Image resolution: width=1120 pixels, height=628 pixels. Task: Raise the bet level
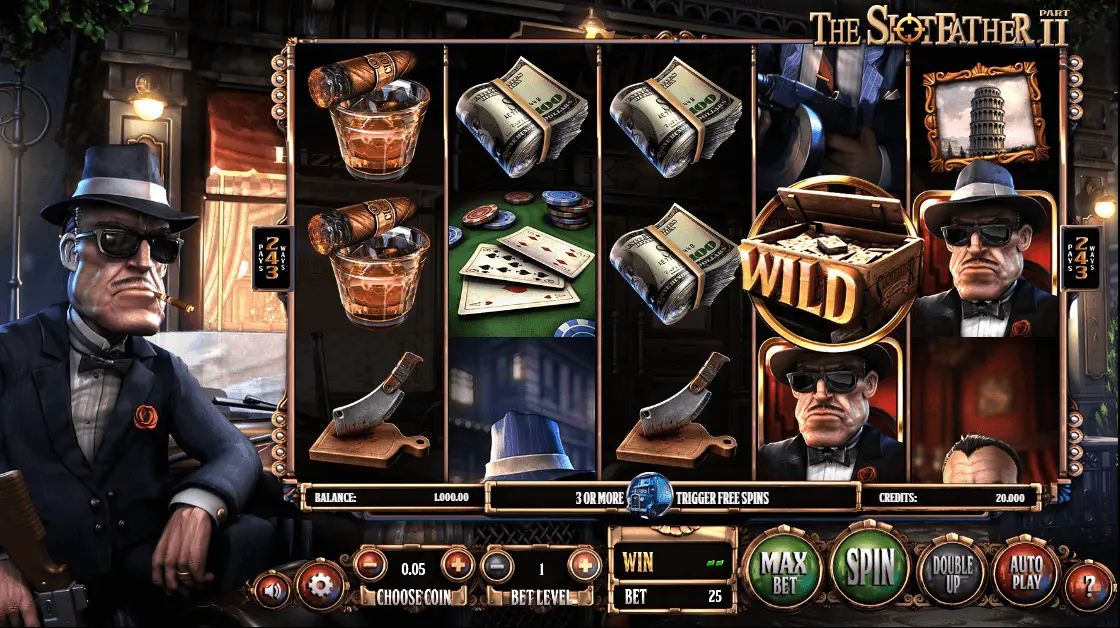[x=585, y=566]
